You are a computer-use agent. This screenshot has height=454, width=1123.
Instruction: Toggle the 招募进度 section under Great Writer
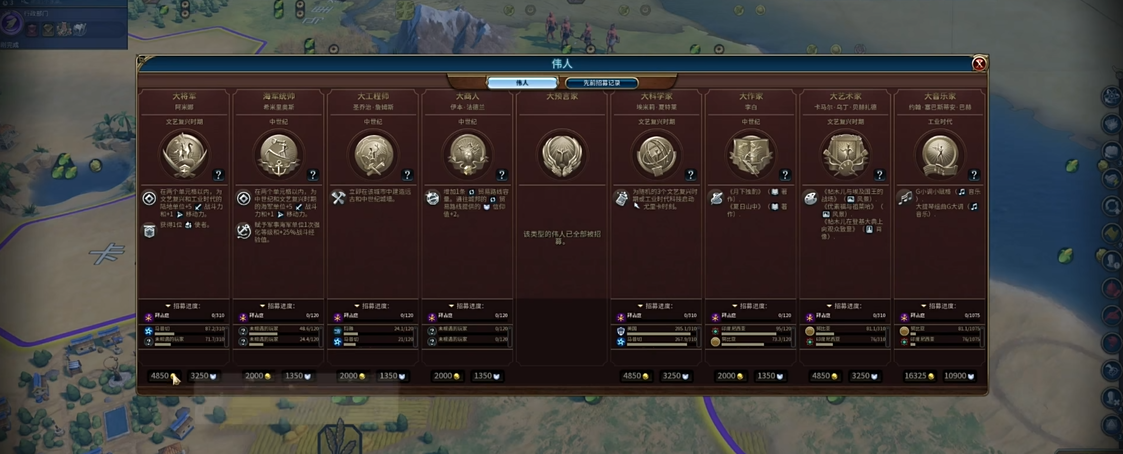coord(750,306)
